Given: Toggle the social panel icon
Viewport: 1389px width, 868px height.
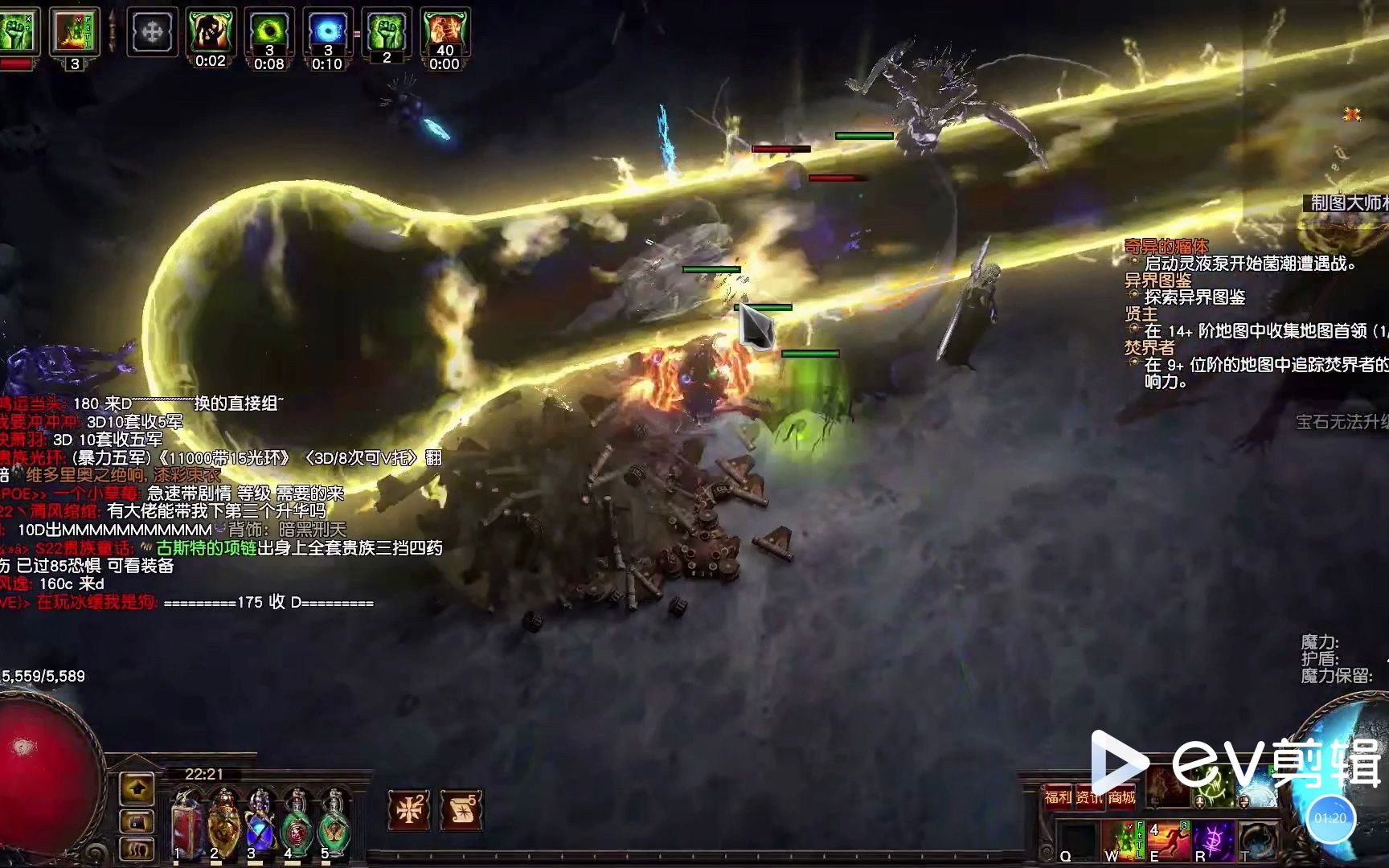Looking at the screenshot, I should click(137, 850).
